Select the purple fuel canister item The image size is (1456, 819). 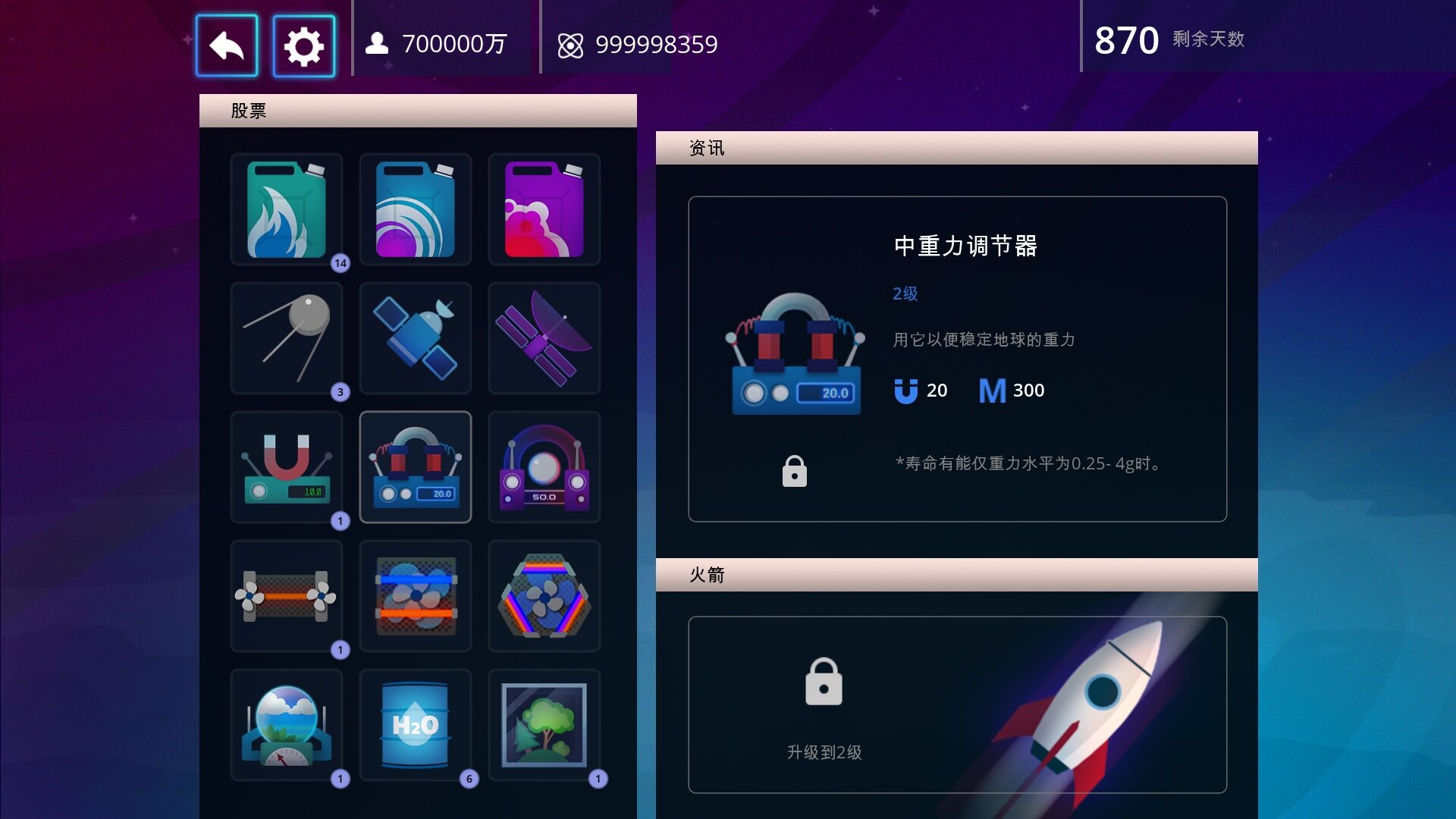click(544, 210)
